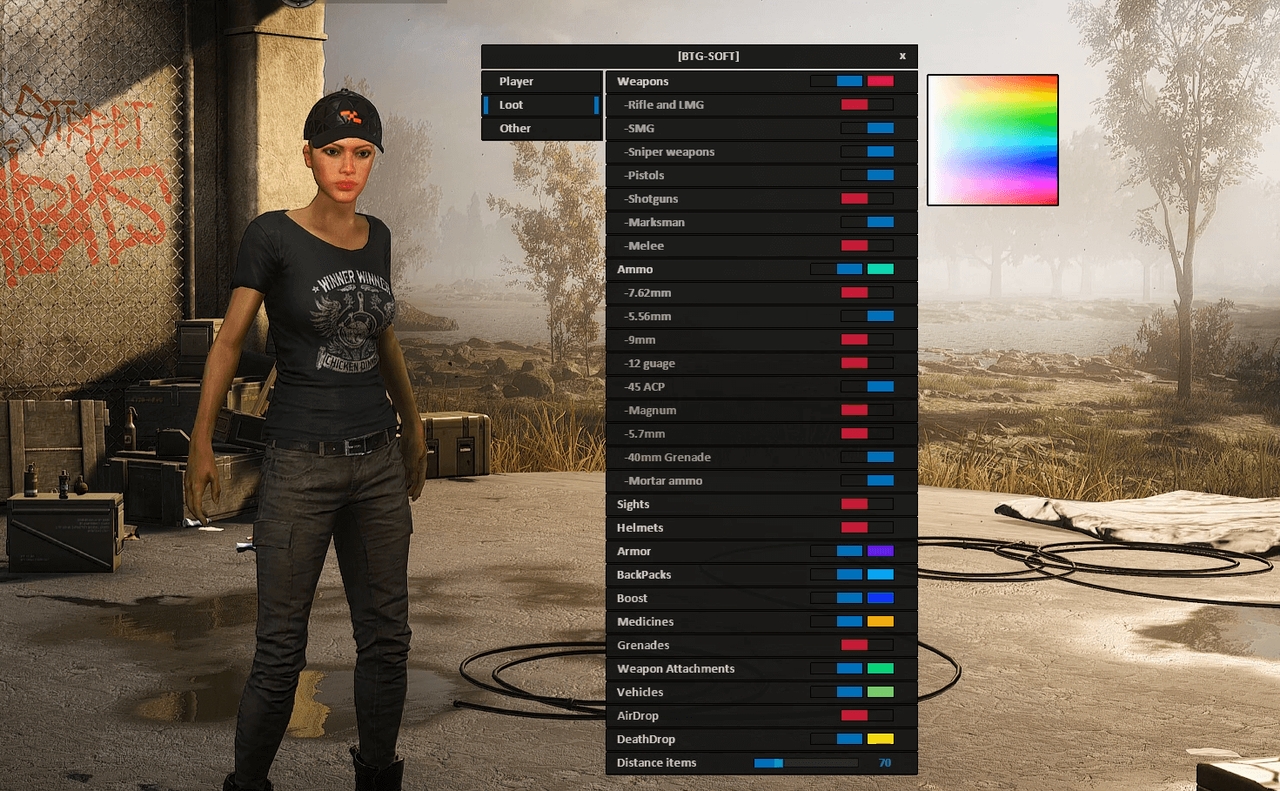
Task: Pick a color from the rainbow gradient palette
Action: click(992, 139)
